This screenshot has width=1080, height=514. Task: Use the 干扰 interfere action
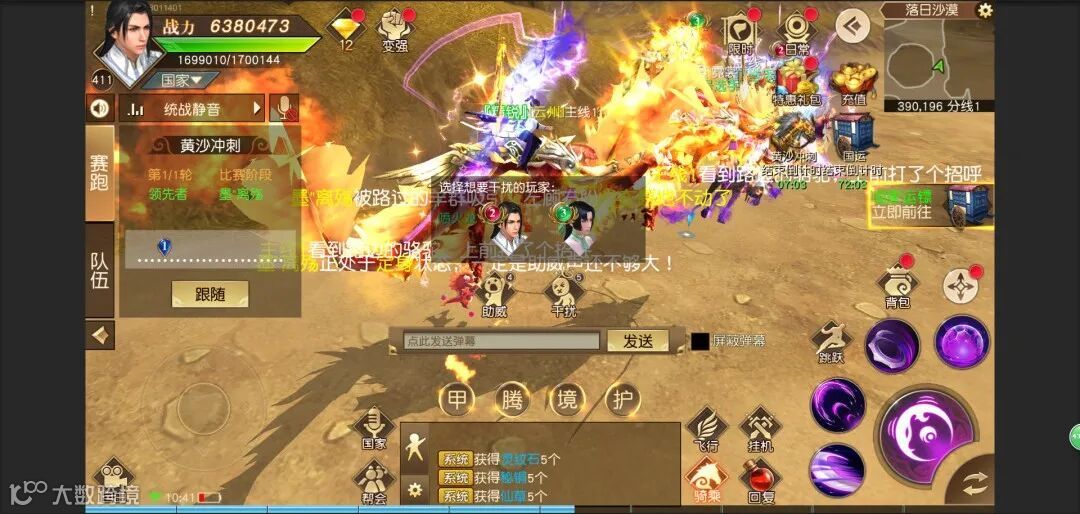click(x=565, y=294)
